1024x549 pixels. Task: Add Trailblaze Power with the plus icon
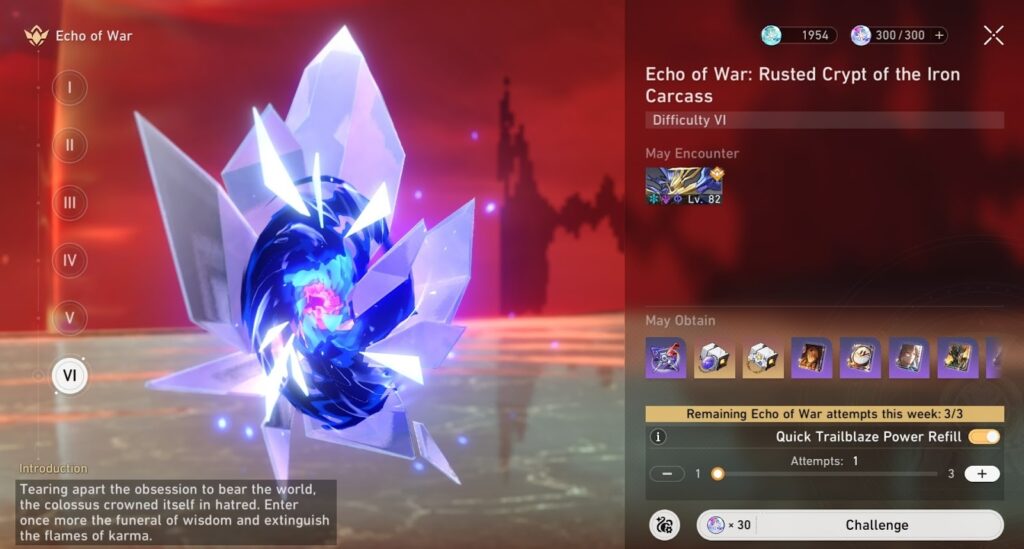939,36
